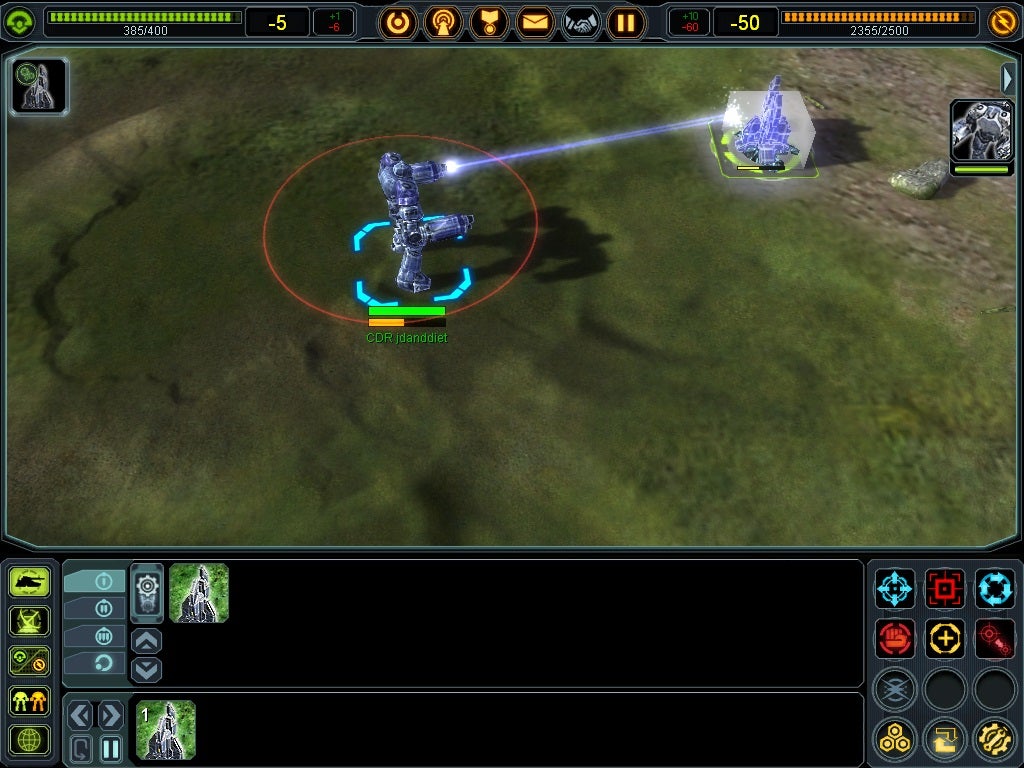Open the globe map options tab
1024x768 pixels.
pyautogui.click(x=29, y=741)
